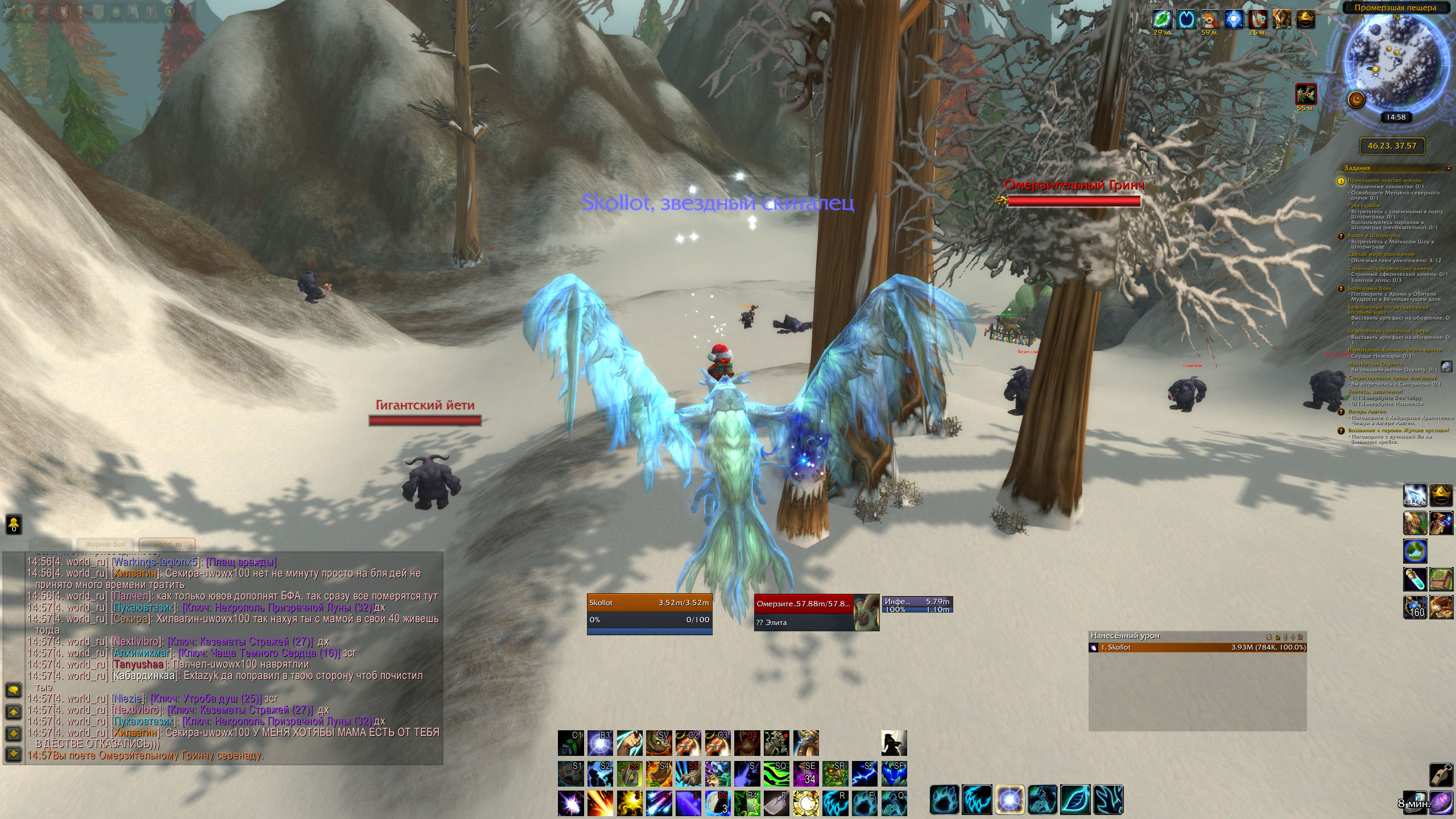Select the leaf-shaped shapeshift form button
Viewport: 1456px width, 819px height.
pos(1074,800)
